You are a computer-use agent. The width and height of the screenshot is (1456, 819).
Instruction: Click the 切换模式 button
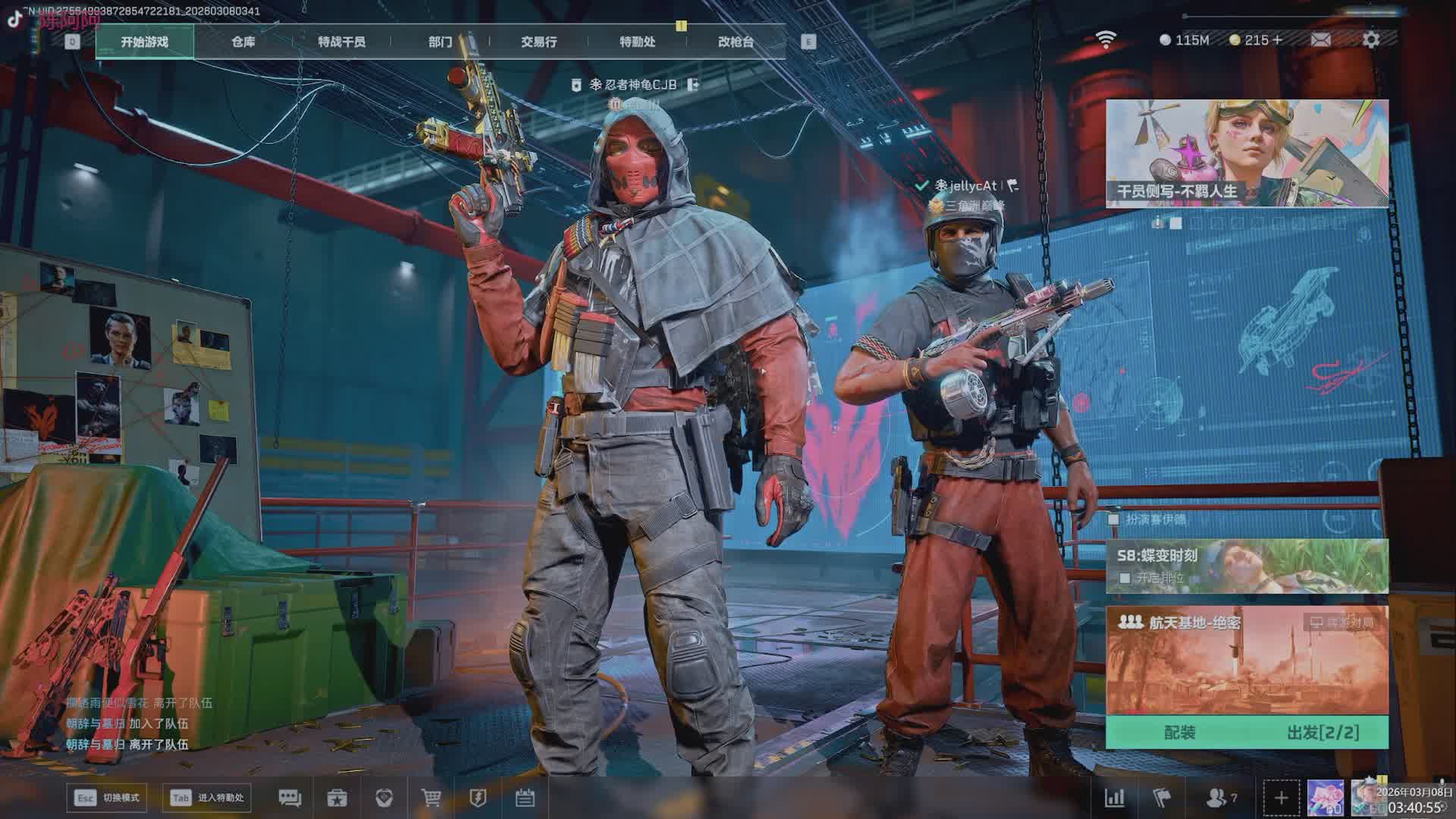click(x=107, y=798)
